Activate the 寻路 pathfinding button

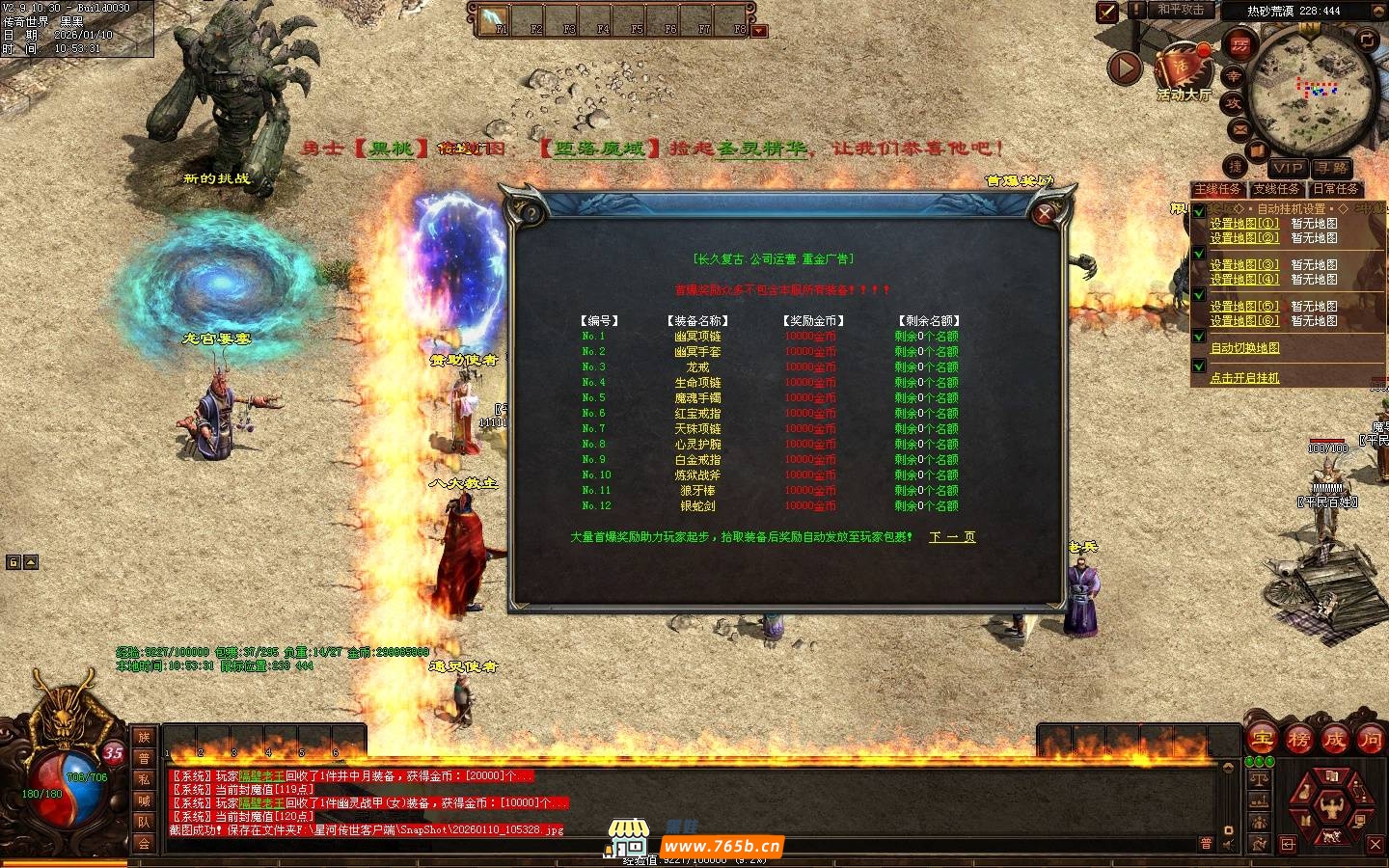pyautogui.click(x=1331, y=168)
